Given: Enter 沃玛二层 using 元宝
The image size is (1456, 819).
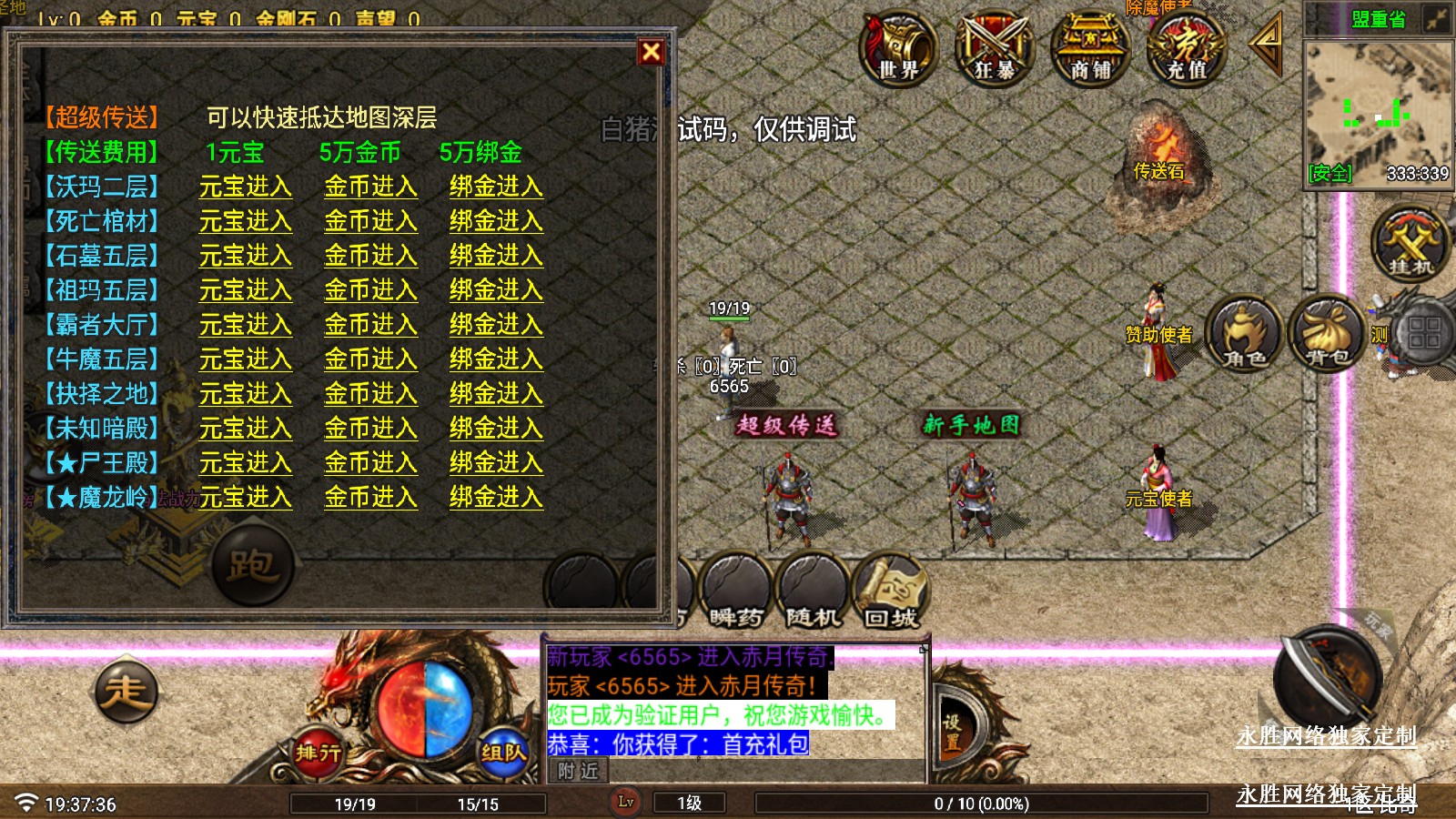Looking at the screenshot, I should (245, 187).
